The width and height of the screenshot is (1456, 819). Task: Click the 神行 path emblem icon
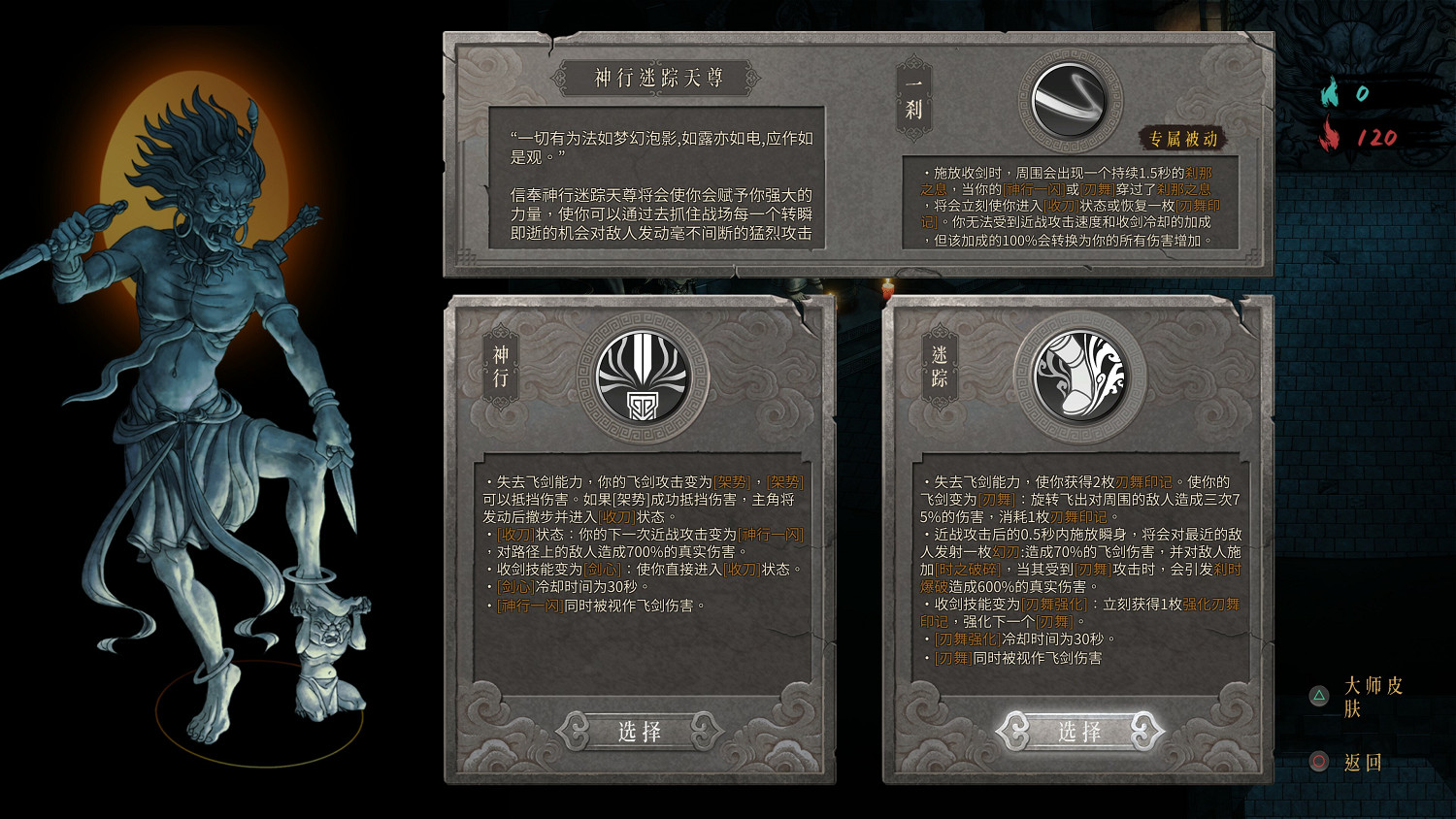643,377
